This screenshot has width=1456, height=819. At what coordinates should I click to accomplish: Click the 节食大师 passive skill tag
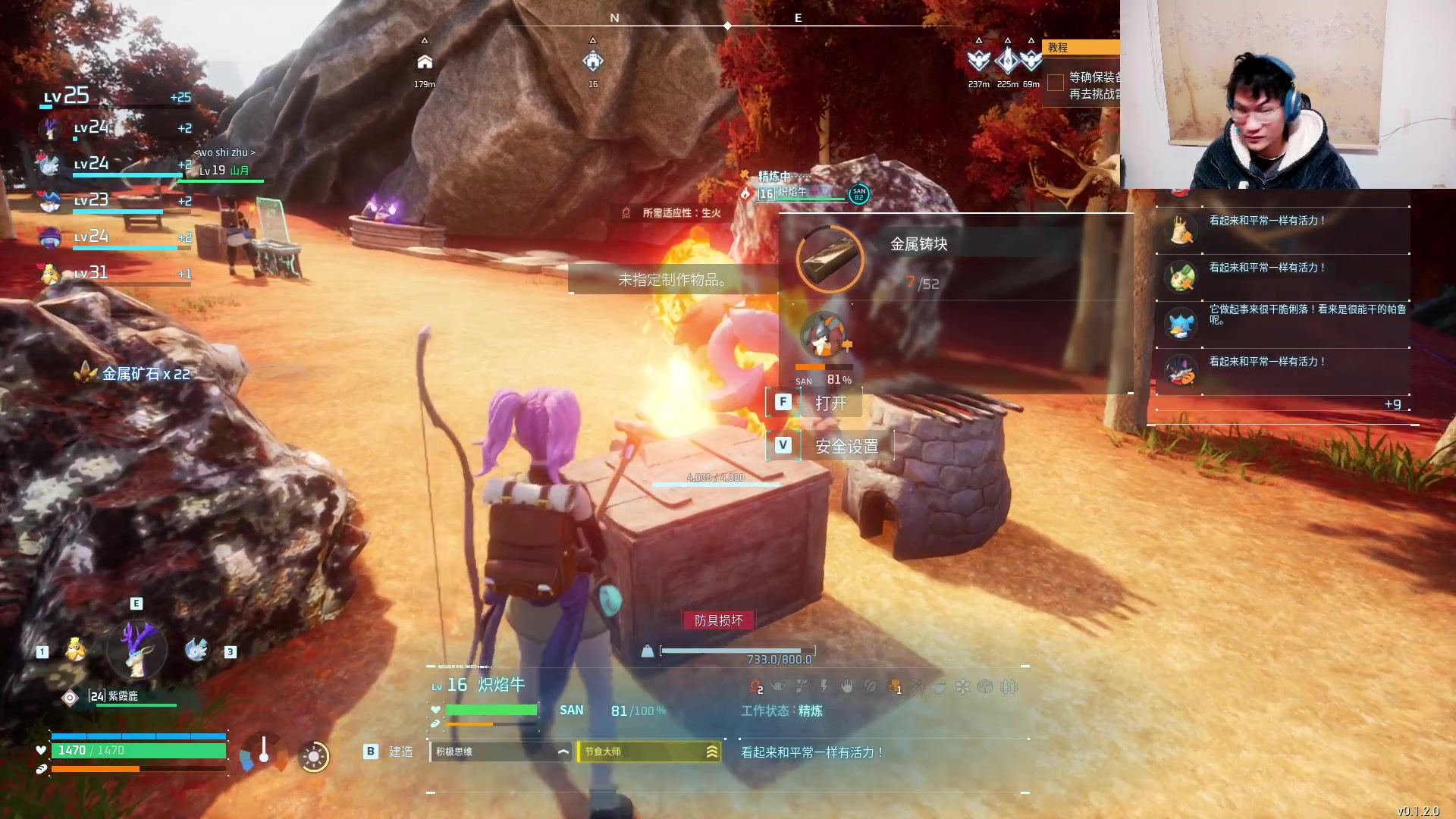tap(648, 752)
